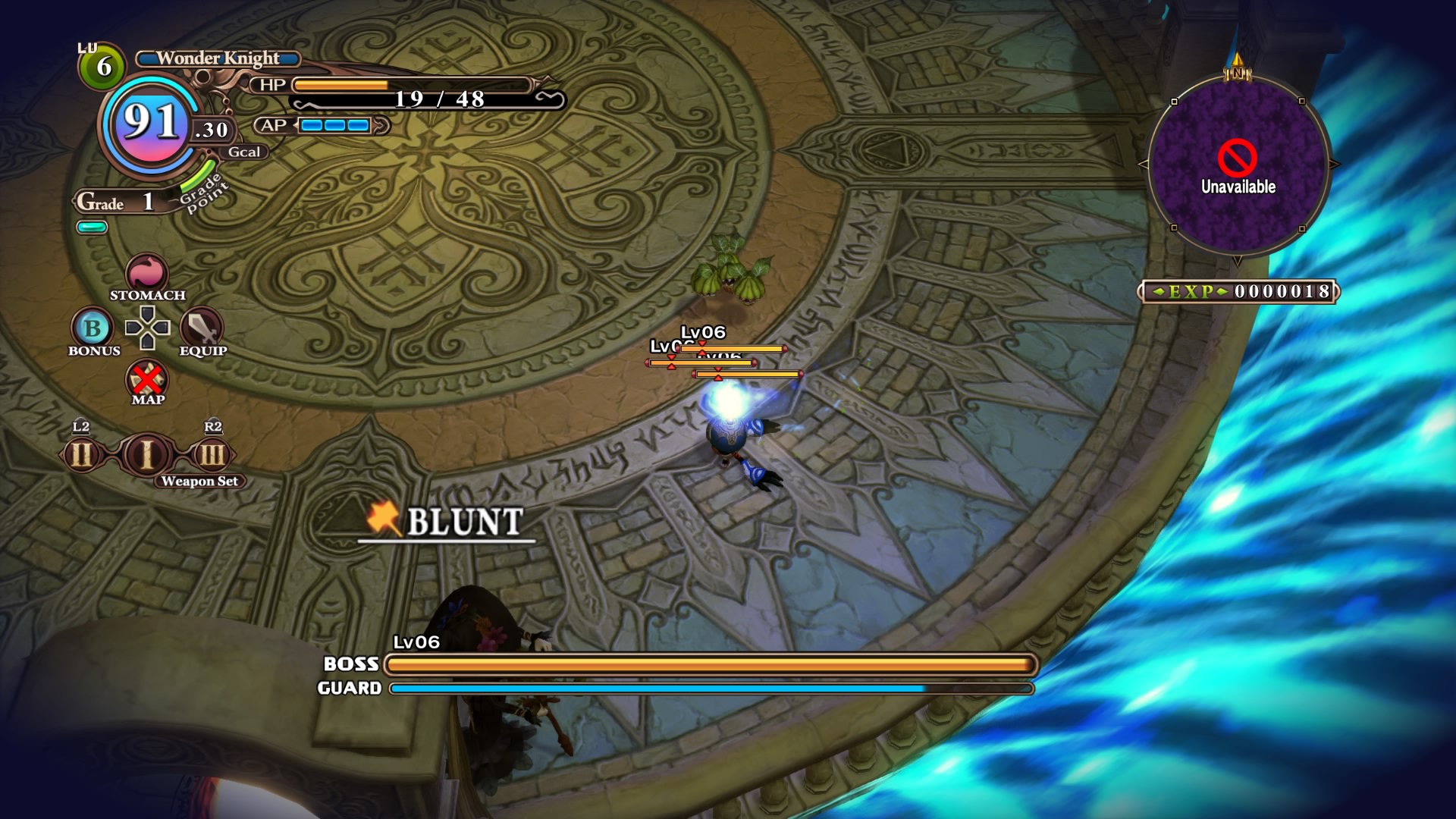Switch to weapon set II
Image resolution: width=1456 pixels, height=819 pixels.
pyautogui.click(x=82, y=455)
